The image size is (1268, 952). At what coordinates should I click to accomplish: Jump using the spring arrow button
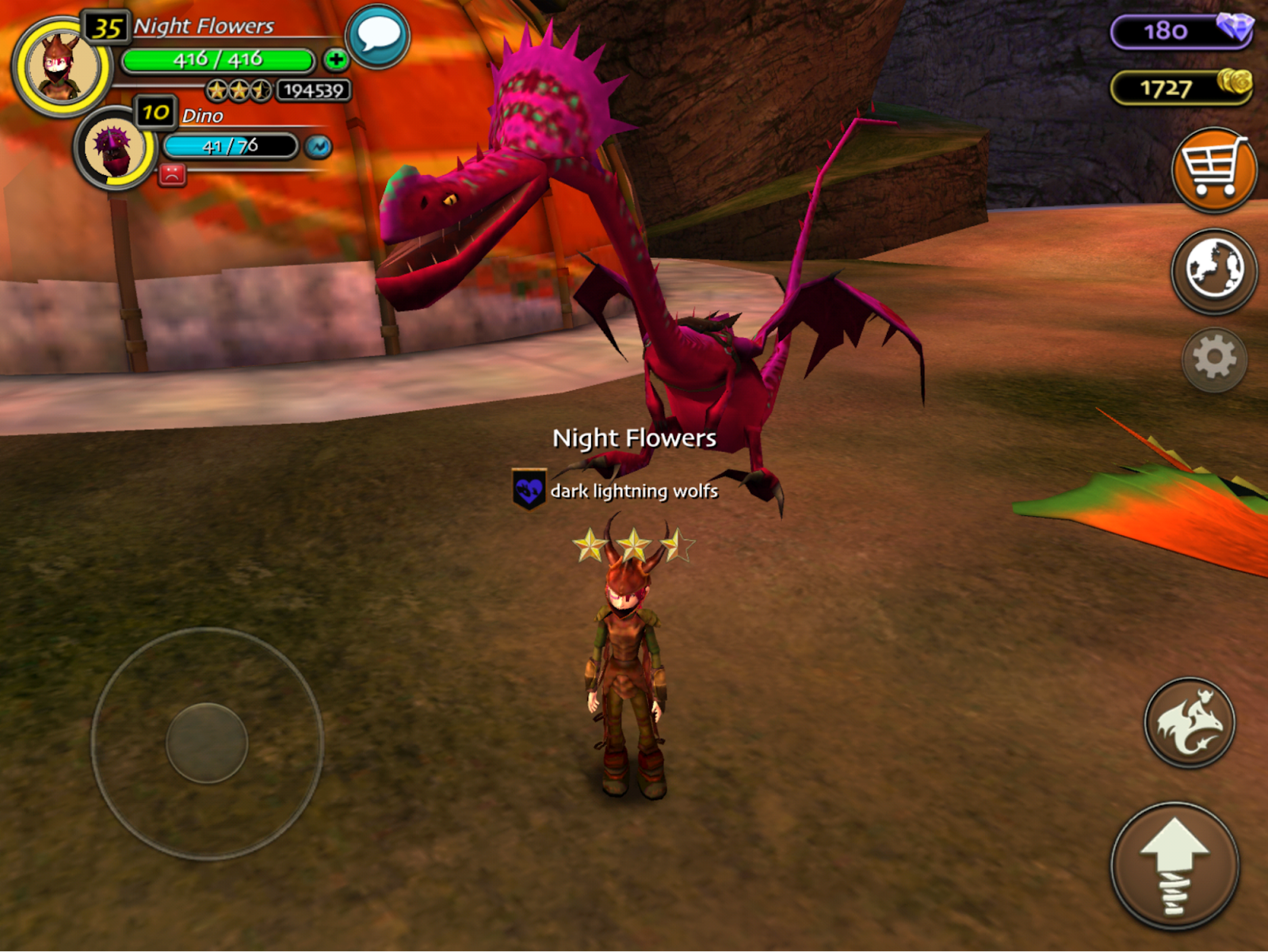tap(1174, 866)
